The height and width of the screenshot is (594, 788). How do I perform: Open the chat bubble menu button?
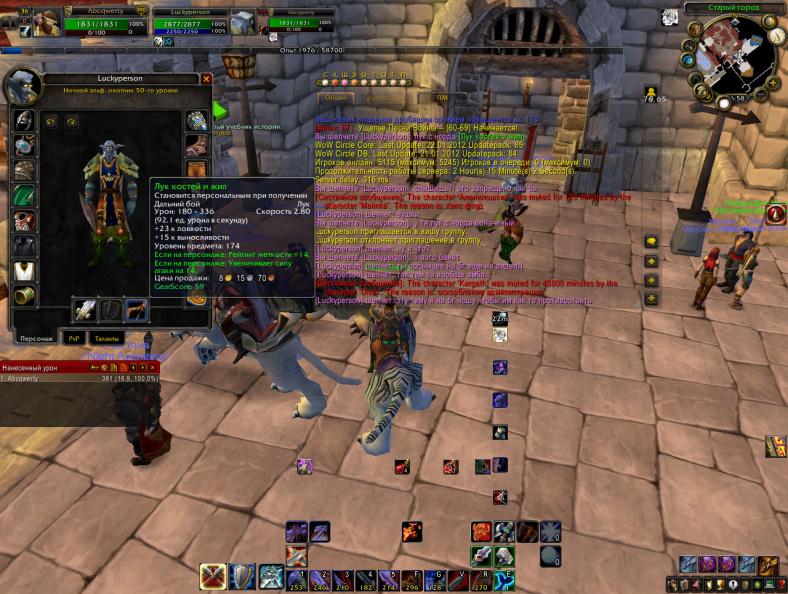(651, 241)
